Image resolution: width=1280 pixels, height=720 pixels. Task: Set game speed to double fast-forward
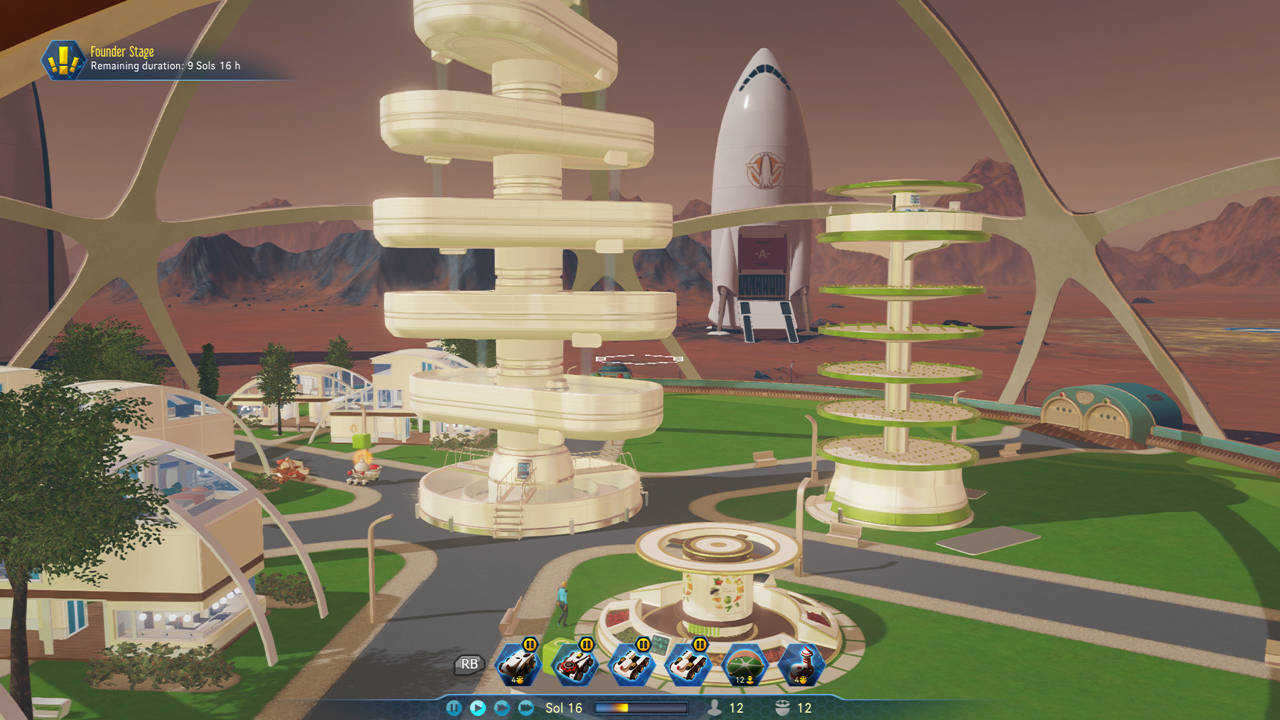tap(502, 708)
